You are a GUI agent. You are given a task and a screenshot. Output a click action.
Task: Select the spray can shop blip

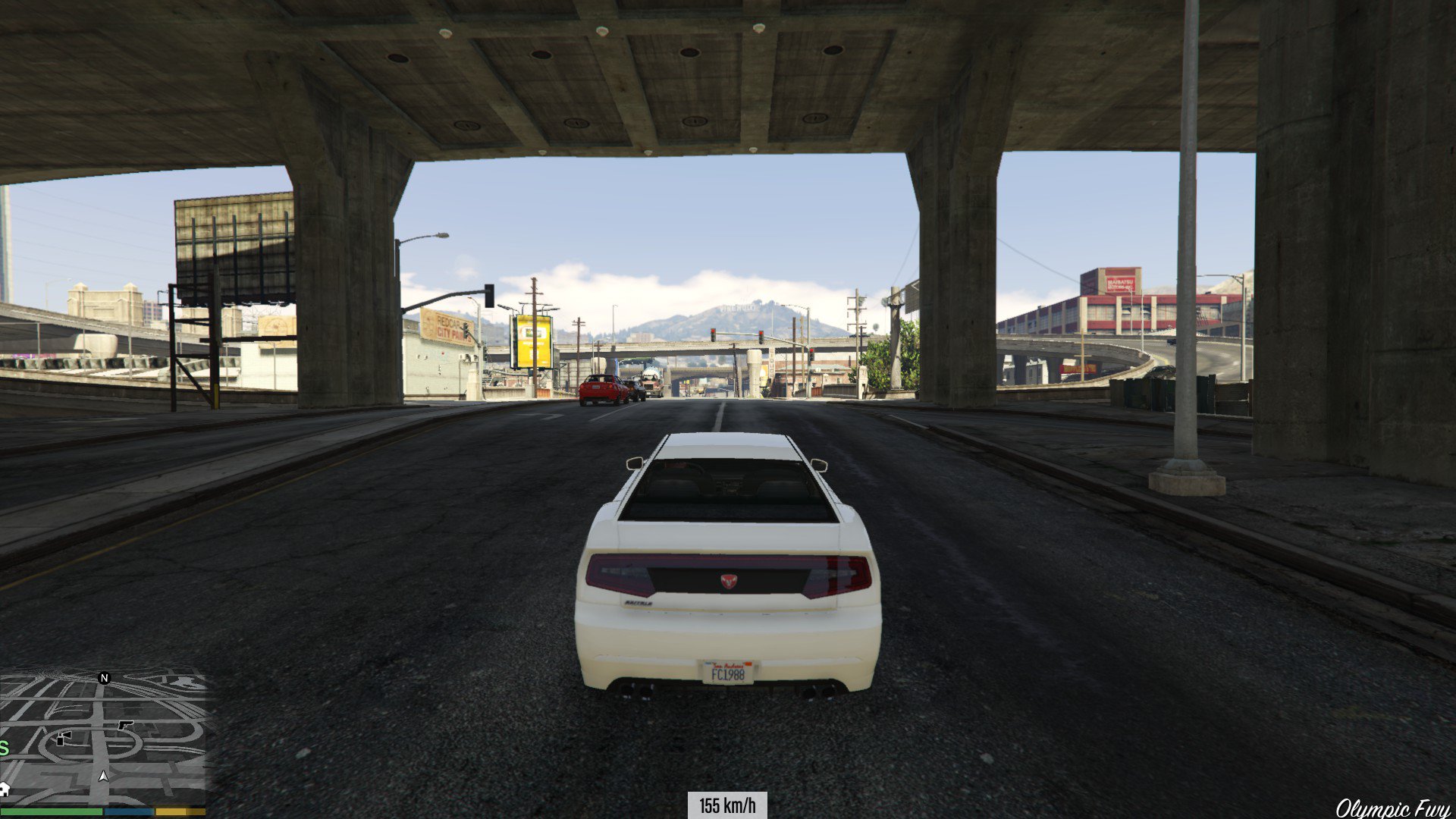coord(64,737)
